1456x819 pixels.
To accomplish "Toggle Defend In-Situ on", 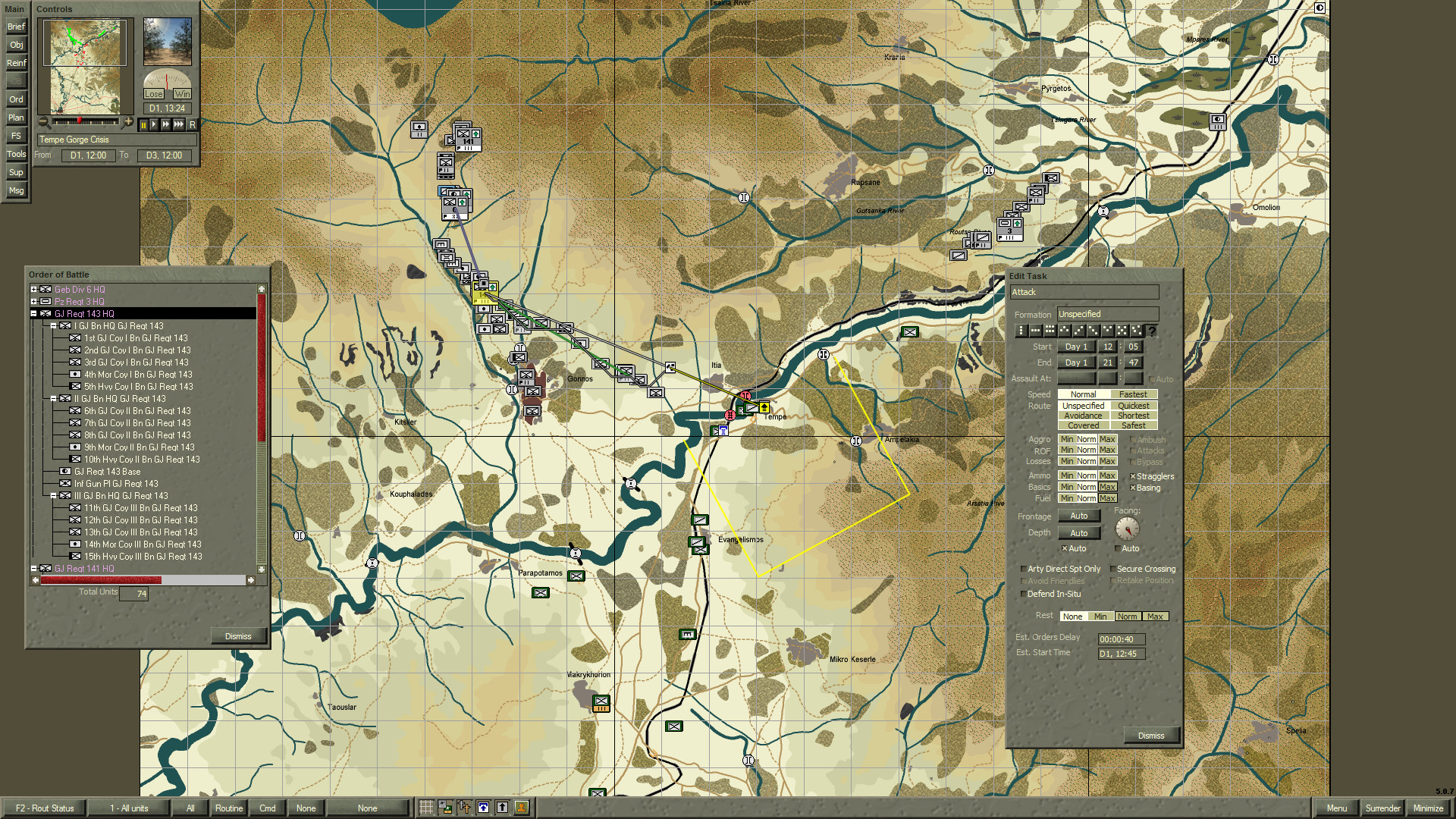I will [1024, 594].
